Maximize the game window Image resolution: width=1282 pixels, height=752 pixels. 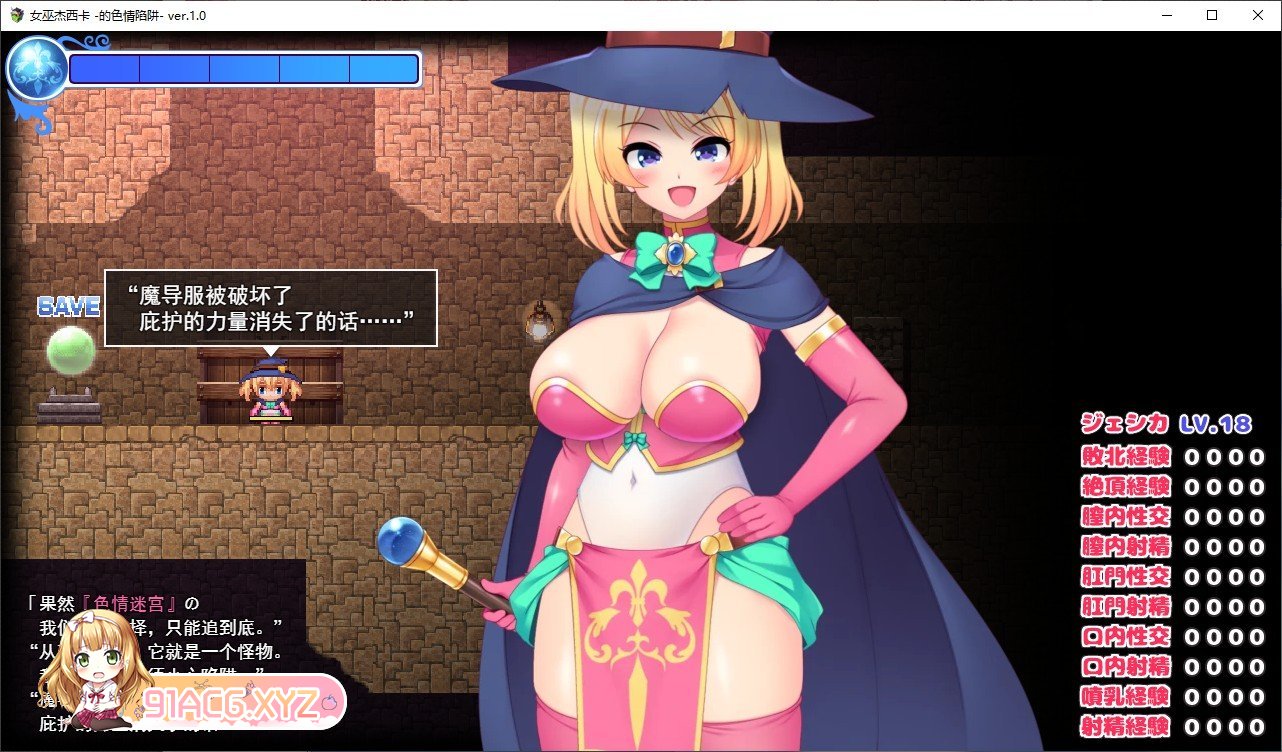[1212, 15]
